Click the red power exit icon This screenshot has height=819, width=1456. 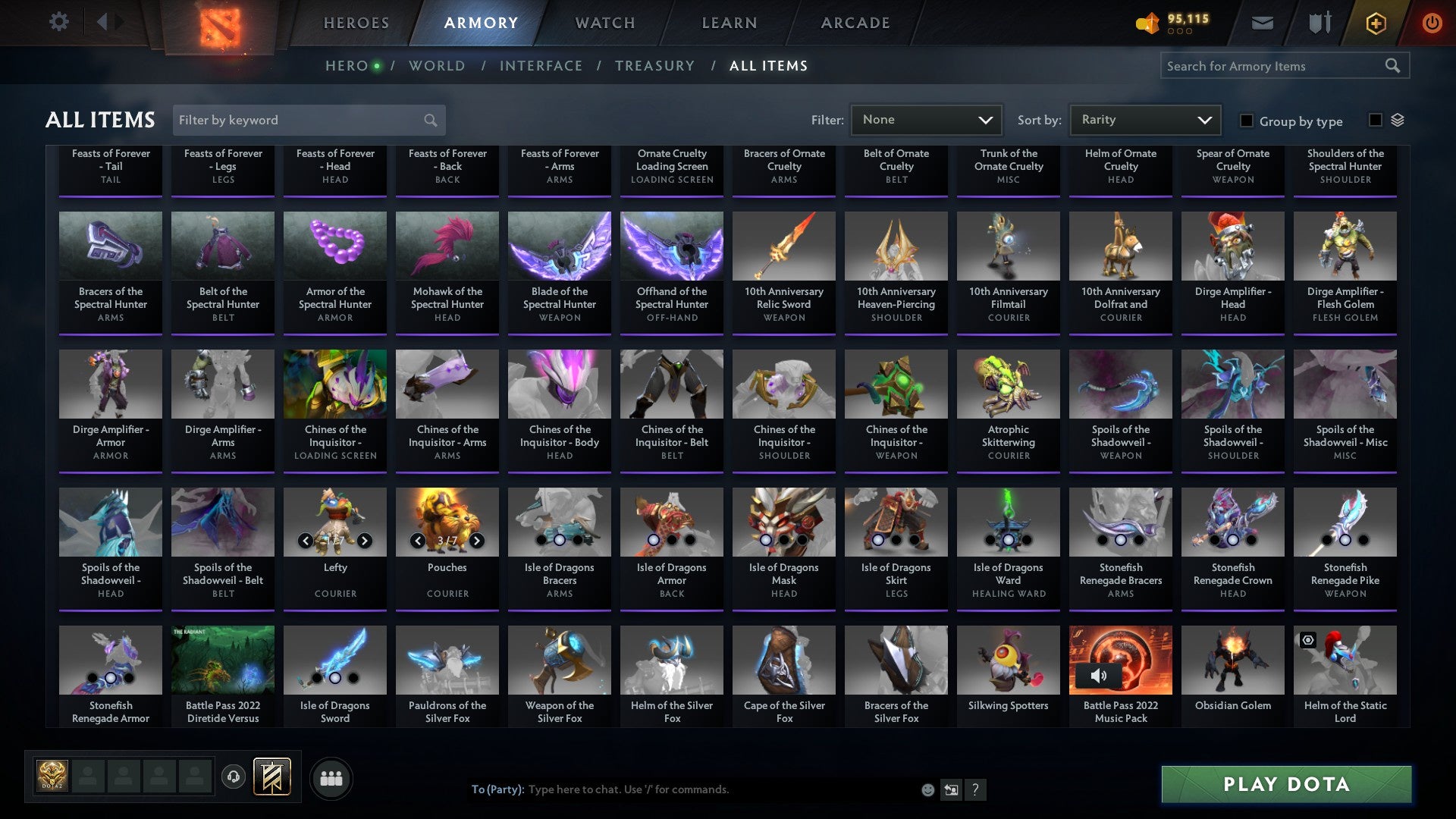tap(1432, 23)
